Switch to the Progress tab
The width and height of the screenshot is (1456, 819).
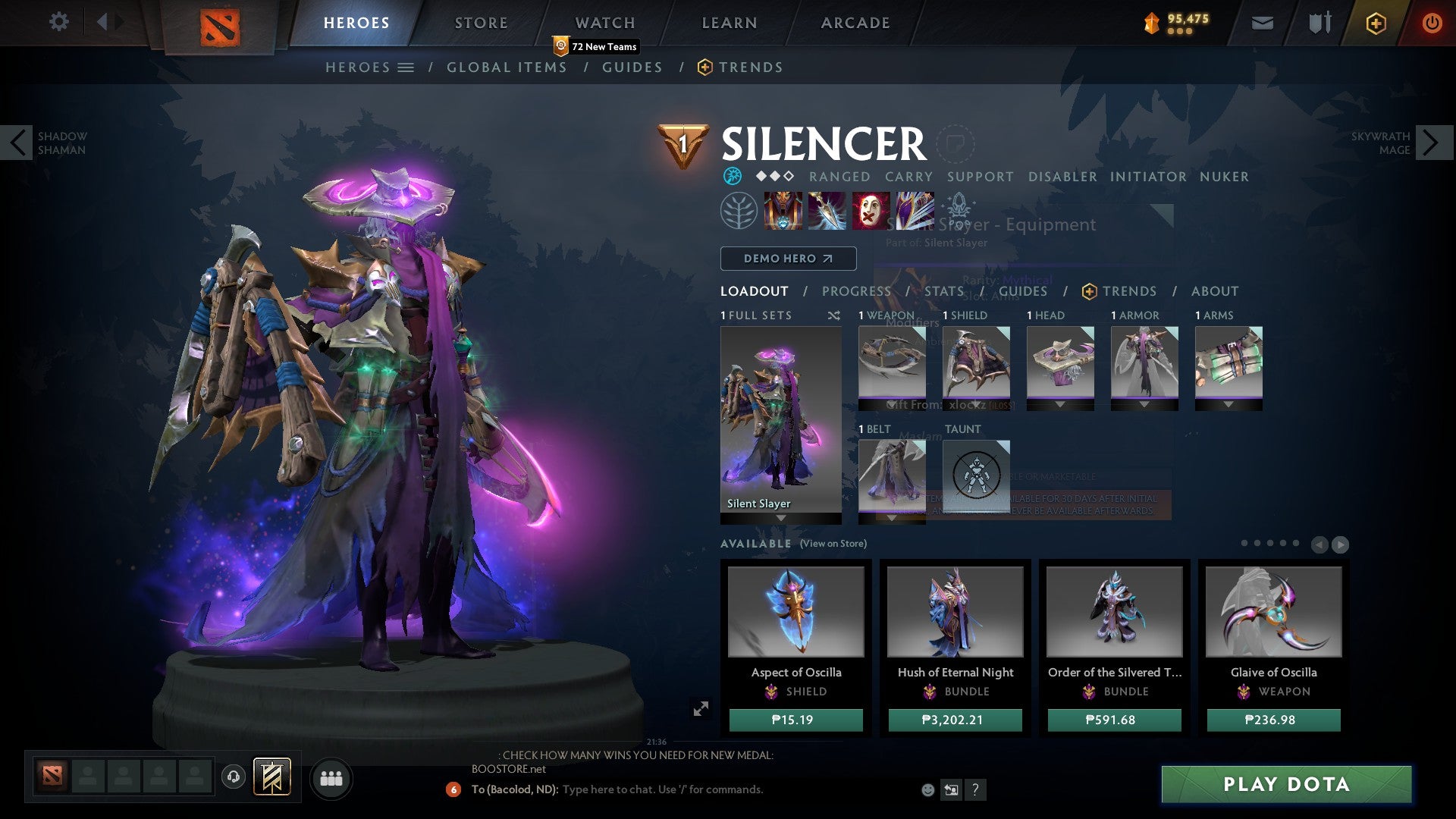point(856,291)
